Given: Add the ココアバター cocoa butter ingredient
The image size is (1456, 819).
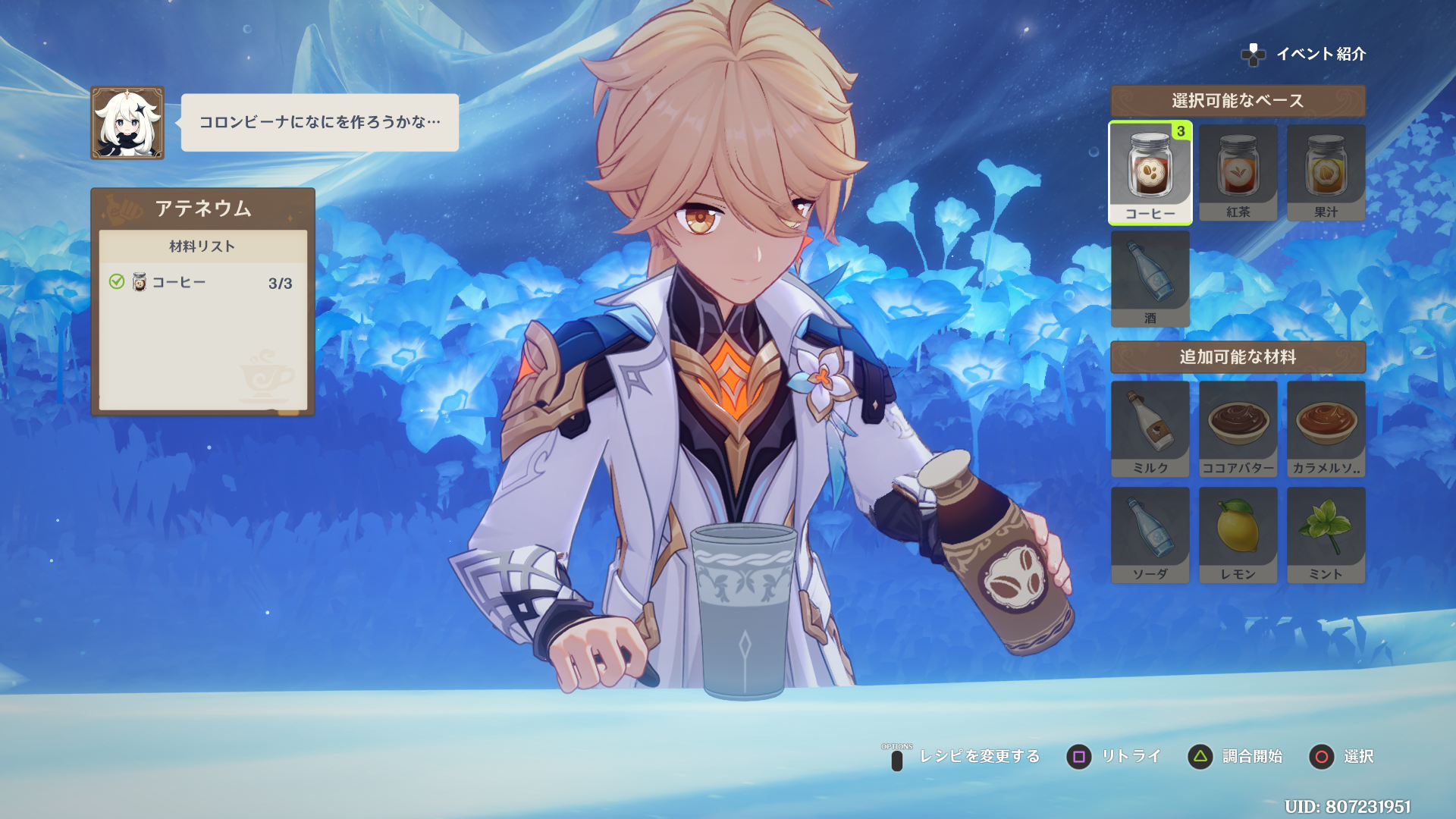Looking at the screenshot, I should [1238, 428].
